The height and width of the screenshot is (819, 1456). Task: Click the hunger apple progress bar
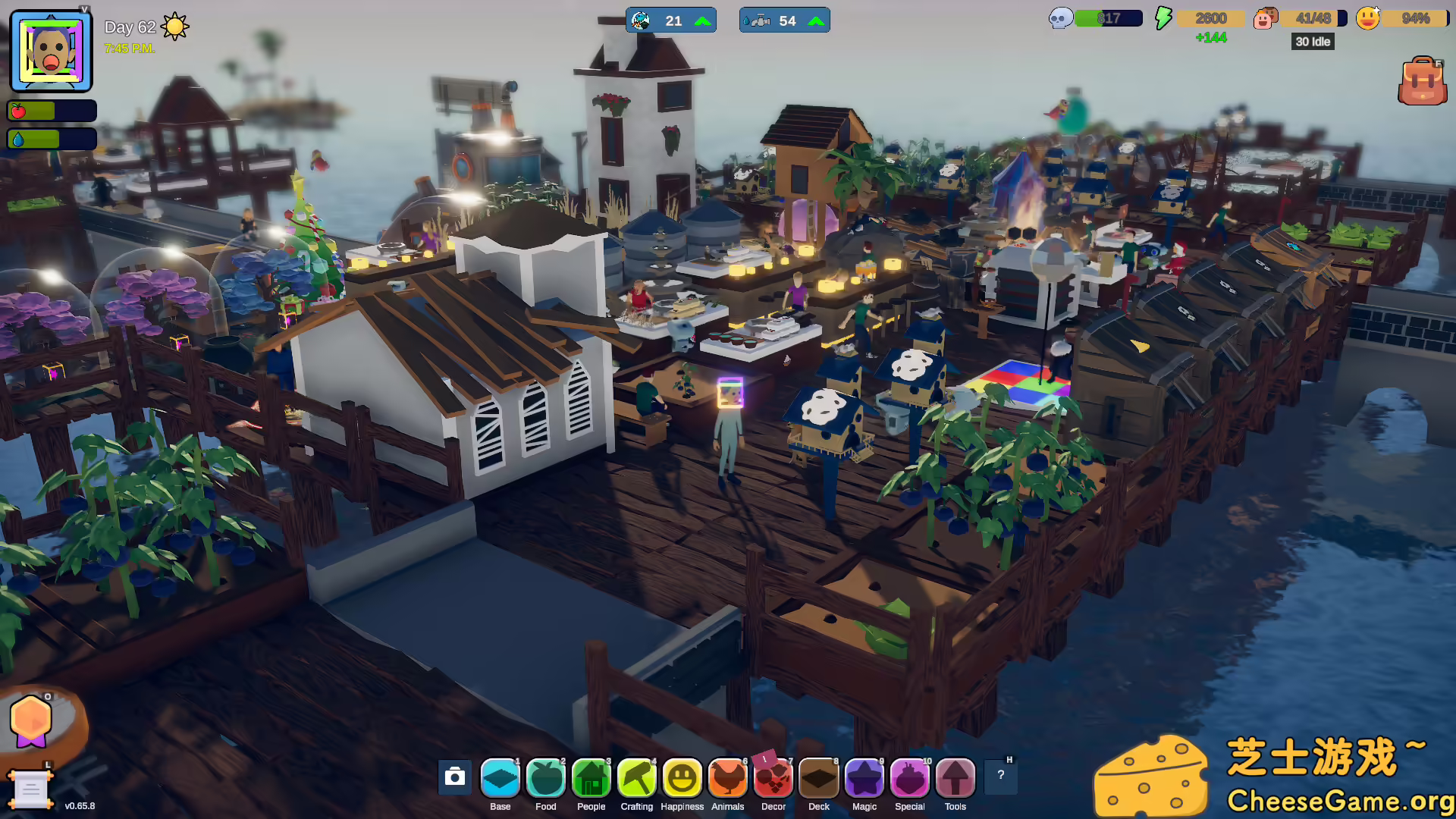click(52, 110)
